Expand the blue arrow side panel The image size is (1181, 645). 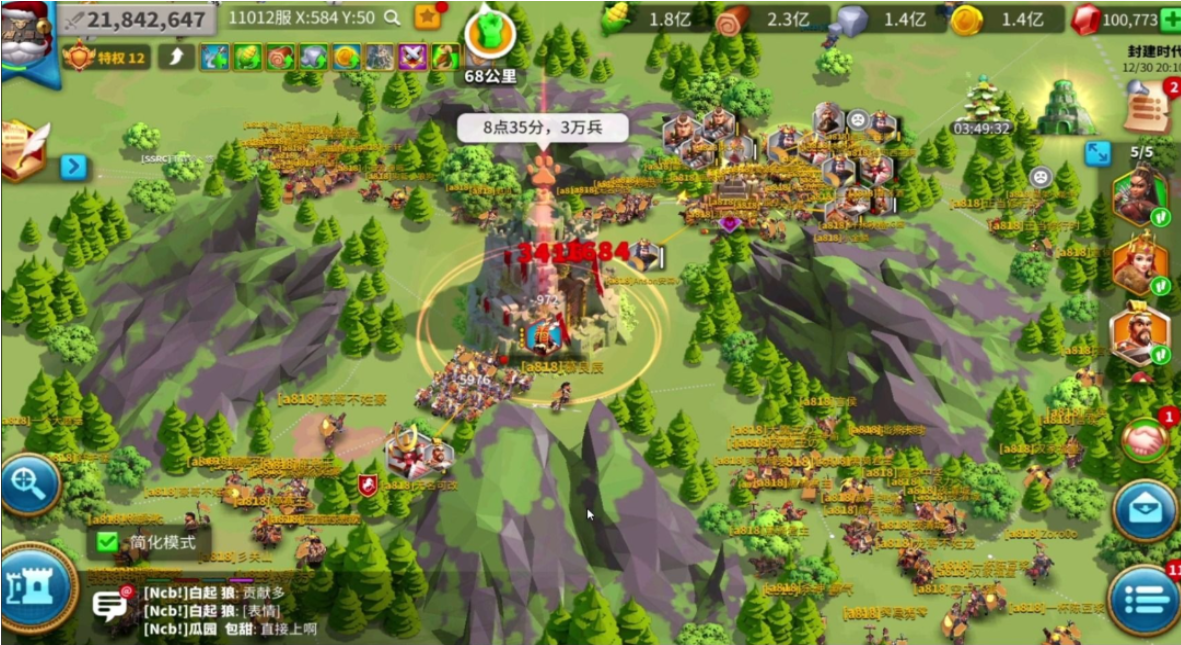point(73,166)
